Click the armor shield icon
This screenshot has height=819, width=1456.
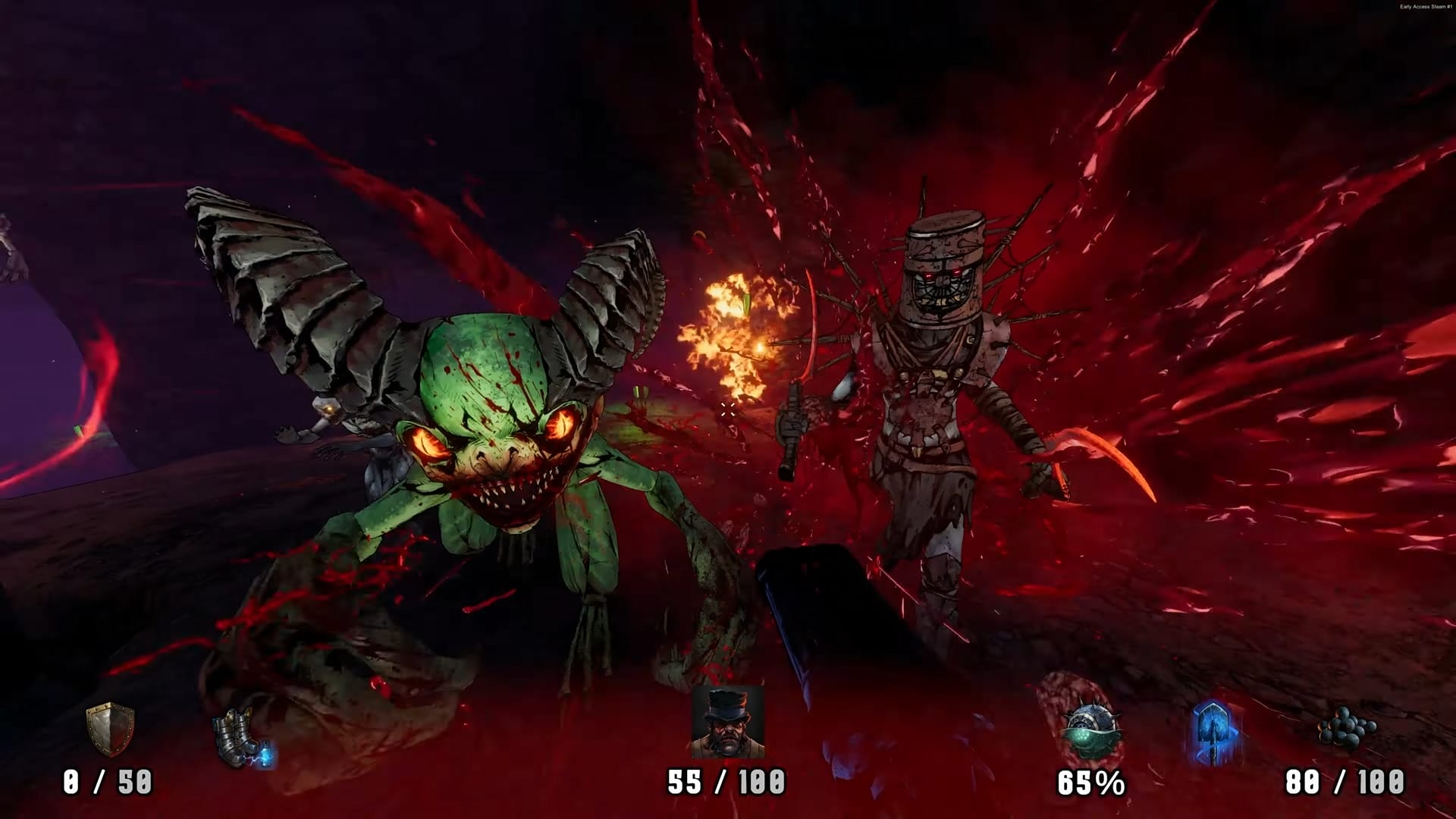[x=110, y=729]
